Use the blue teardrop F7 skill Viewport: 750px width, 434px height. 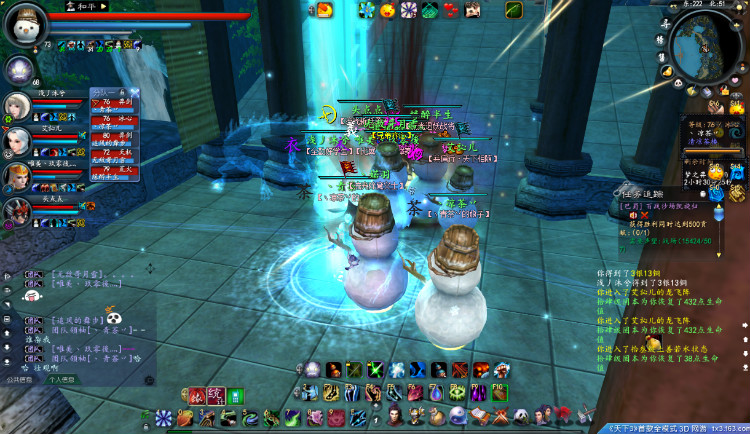(x=437, y=393)
